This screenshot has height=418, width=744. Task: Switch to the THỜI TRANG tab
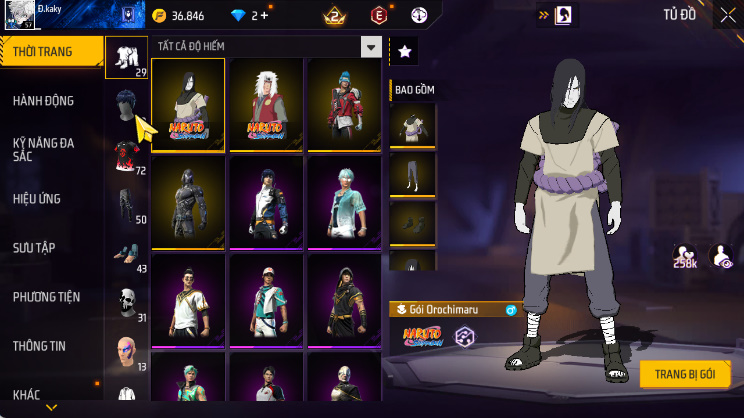[51, 52]
